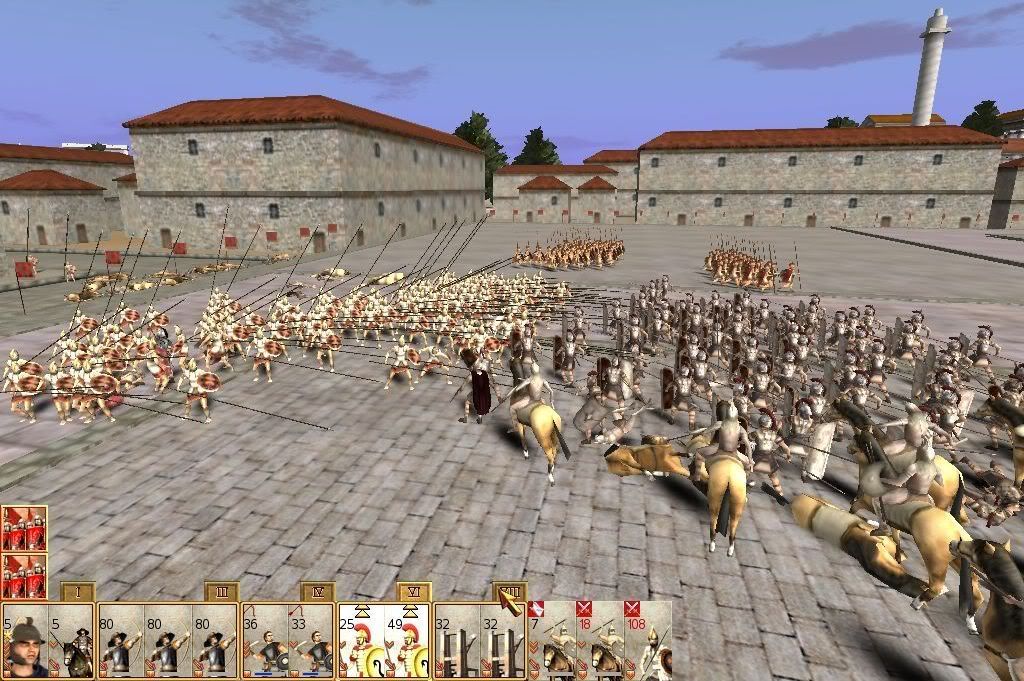The image size is (1024, 681).
Task: Choose the legionary unit card with 25 men
Action: coord(360,640)
